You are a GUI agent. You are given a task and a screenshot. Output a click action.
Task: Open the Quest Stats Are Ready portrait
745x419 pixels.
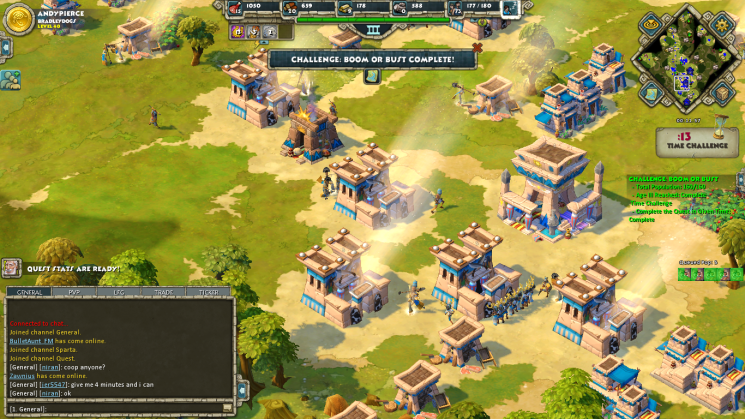(11, 268)
